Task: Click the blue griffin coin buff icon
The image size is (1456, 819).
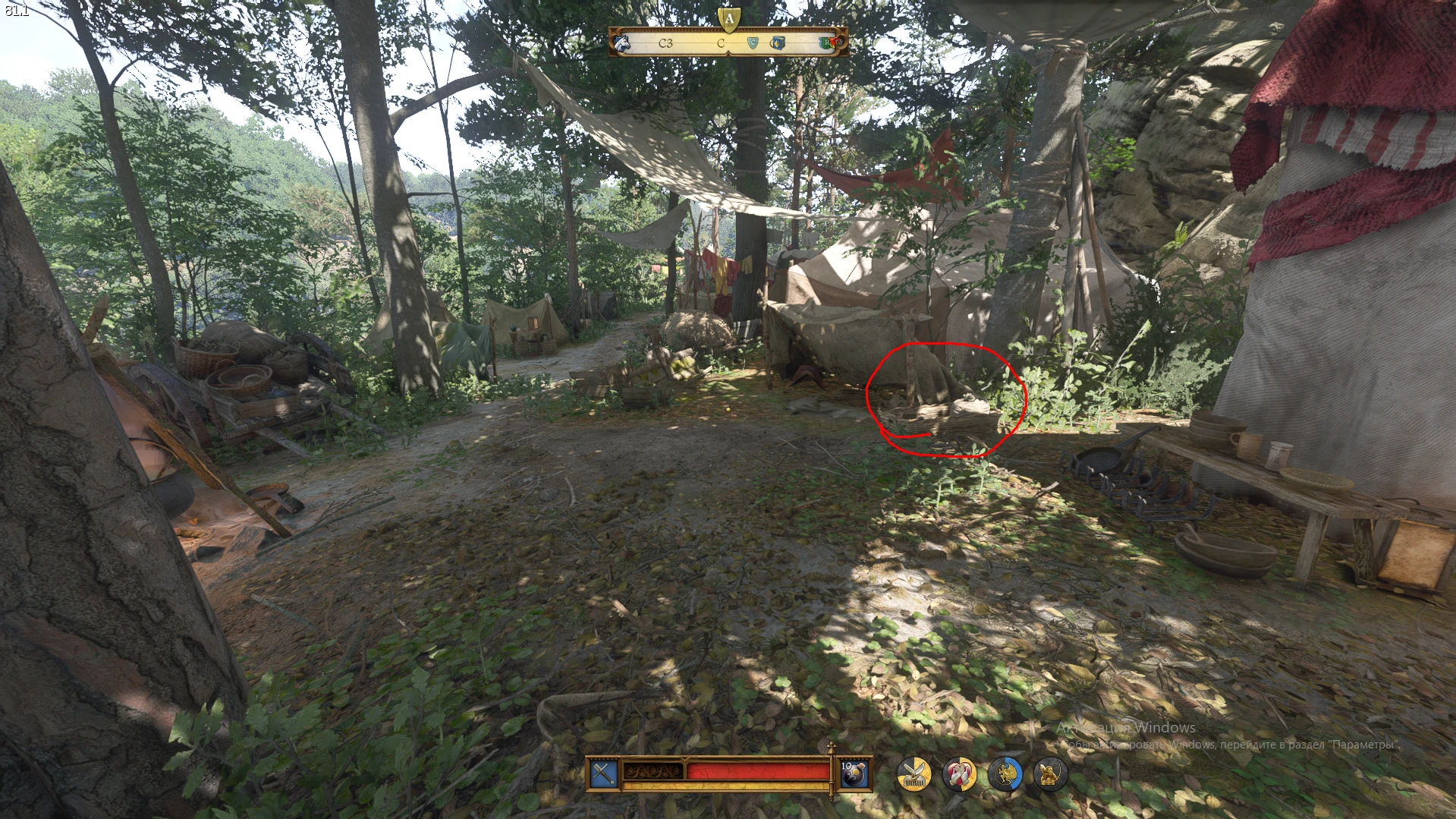Action: click(x=1005, y=774)
